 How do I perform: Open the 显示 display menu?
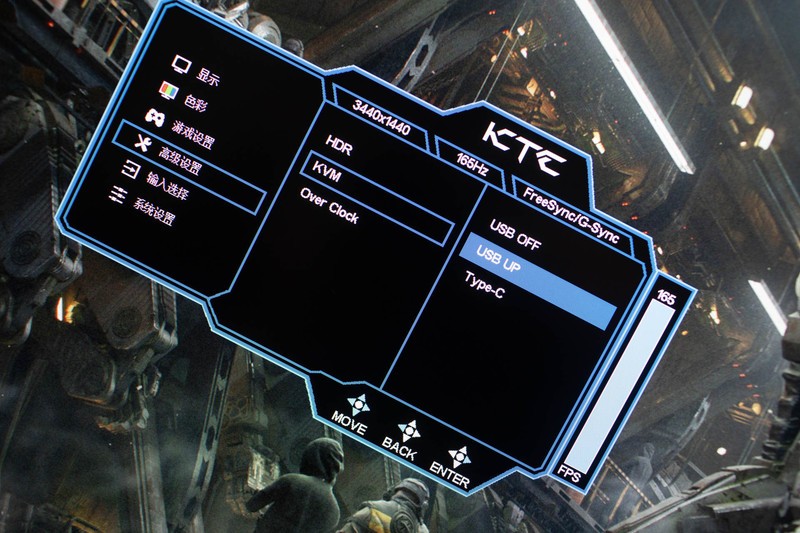[207, 77]
